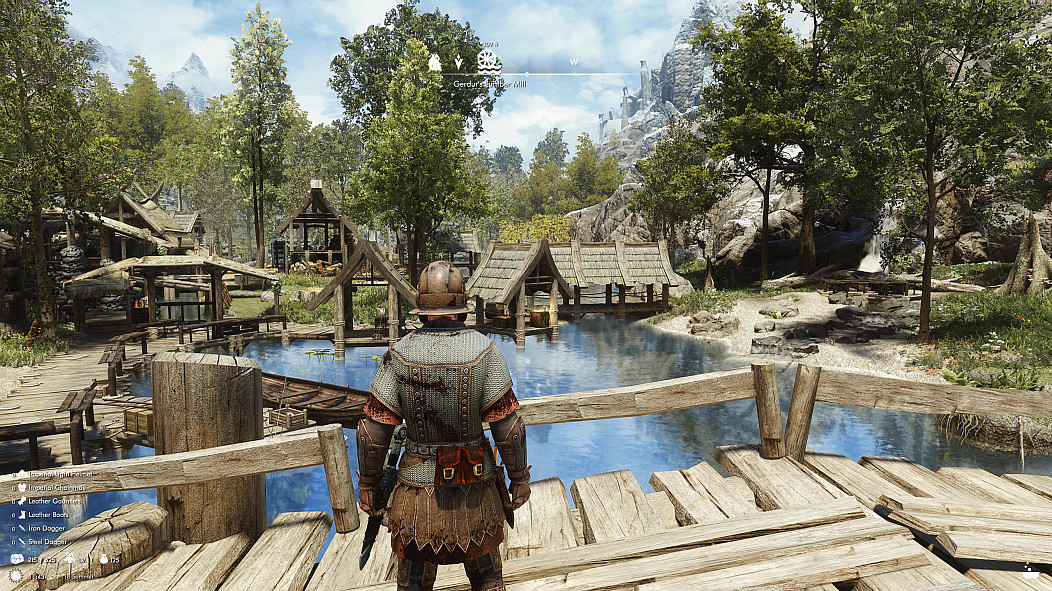Image resolution: width=1052 pixels, height=591 pixels.
Task: Select the Iron Dagger entry
Action: [x=46, y=528]
